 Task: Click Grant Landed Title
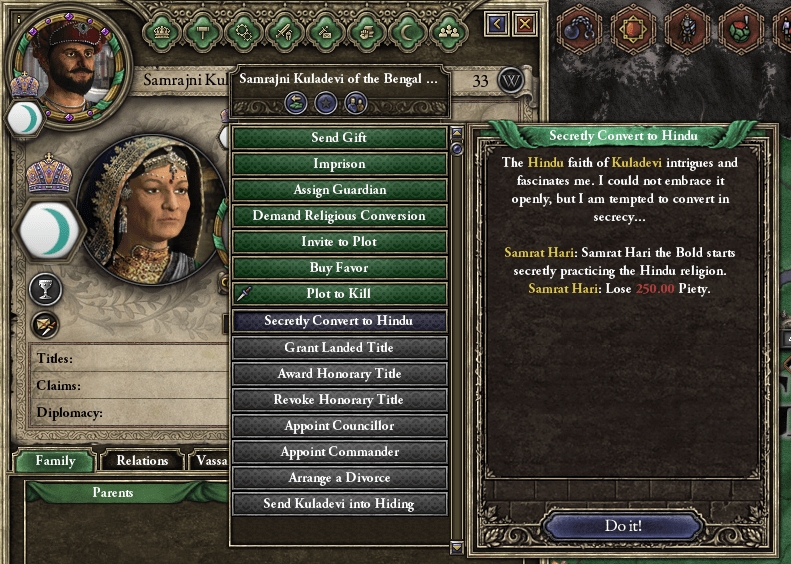coord(339,347)
